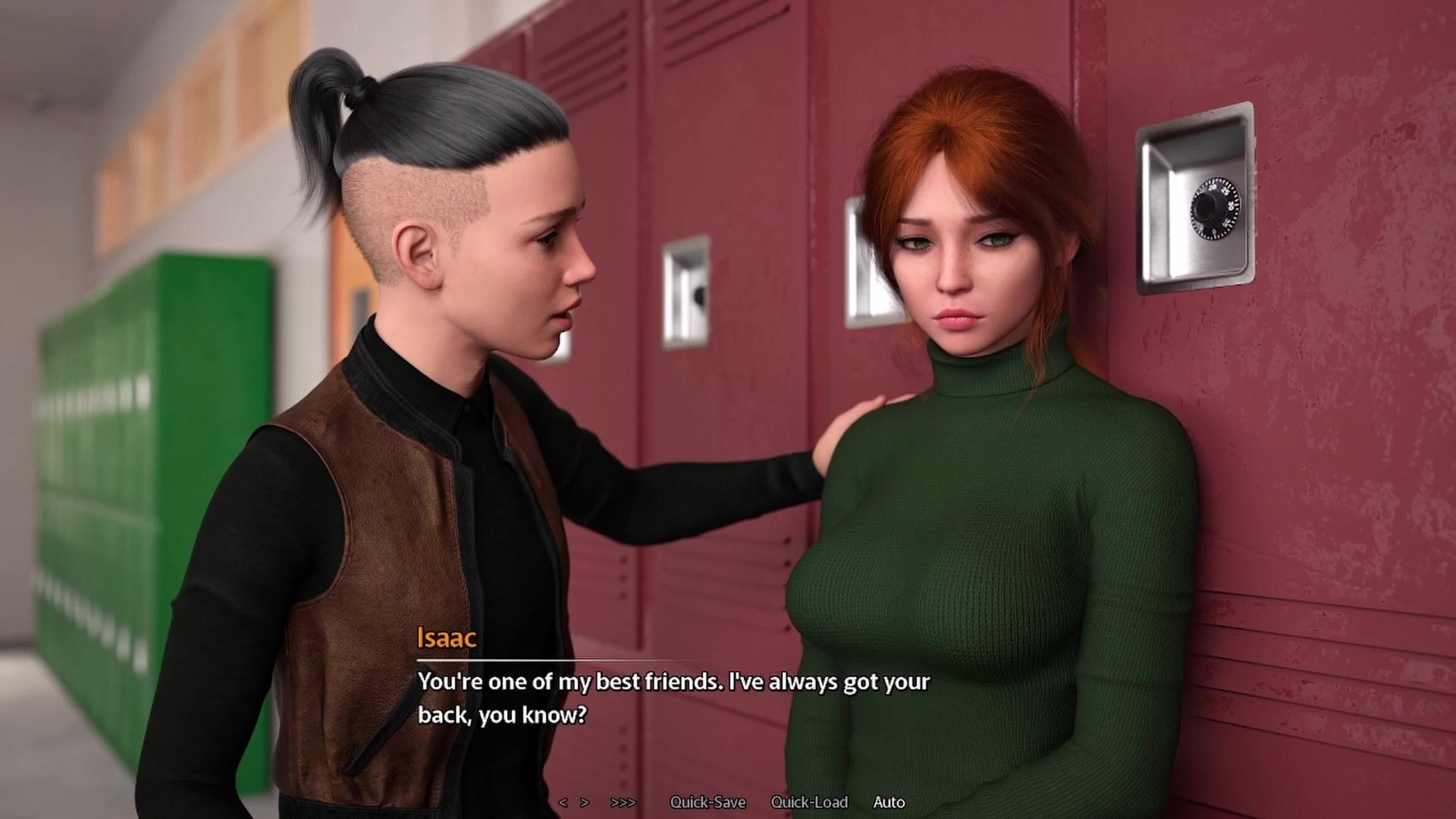Advance dialogue with the single right arrow
This screenshot has width=1456, height=819.
(585, 802)
